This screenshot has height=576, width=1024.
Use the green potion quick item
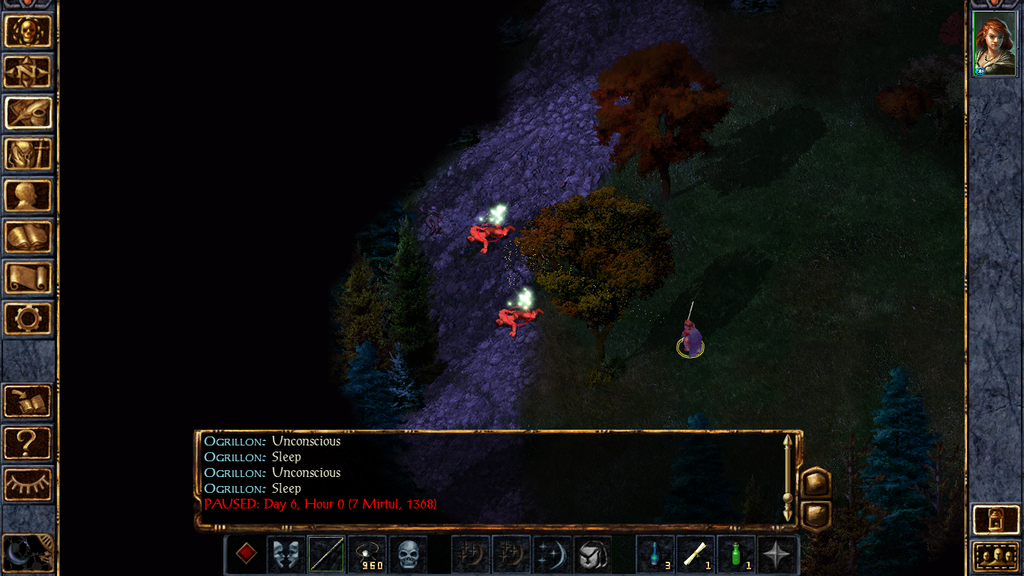(x=737, y=553)
